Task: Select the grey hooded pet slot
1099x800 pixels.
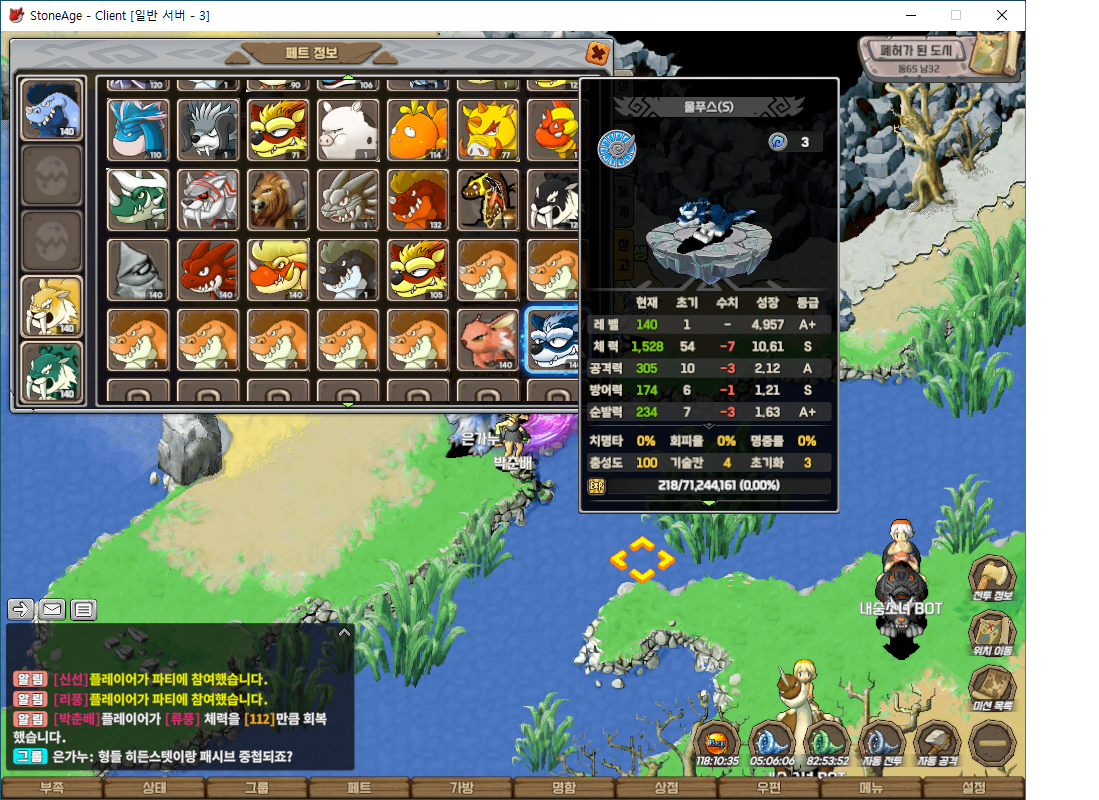Action: (138, 269)
